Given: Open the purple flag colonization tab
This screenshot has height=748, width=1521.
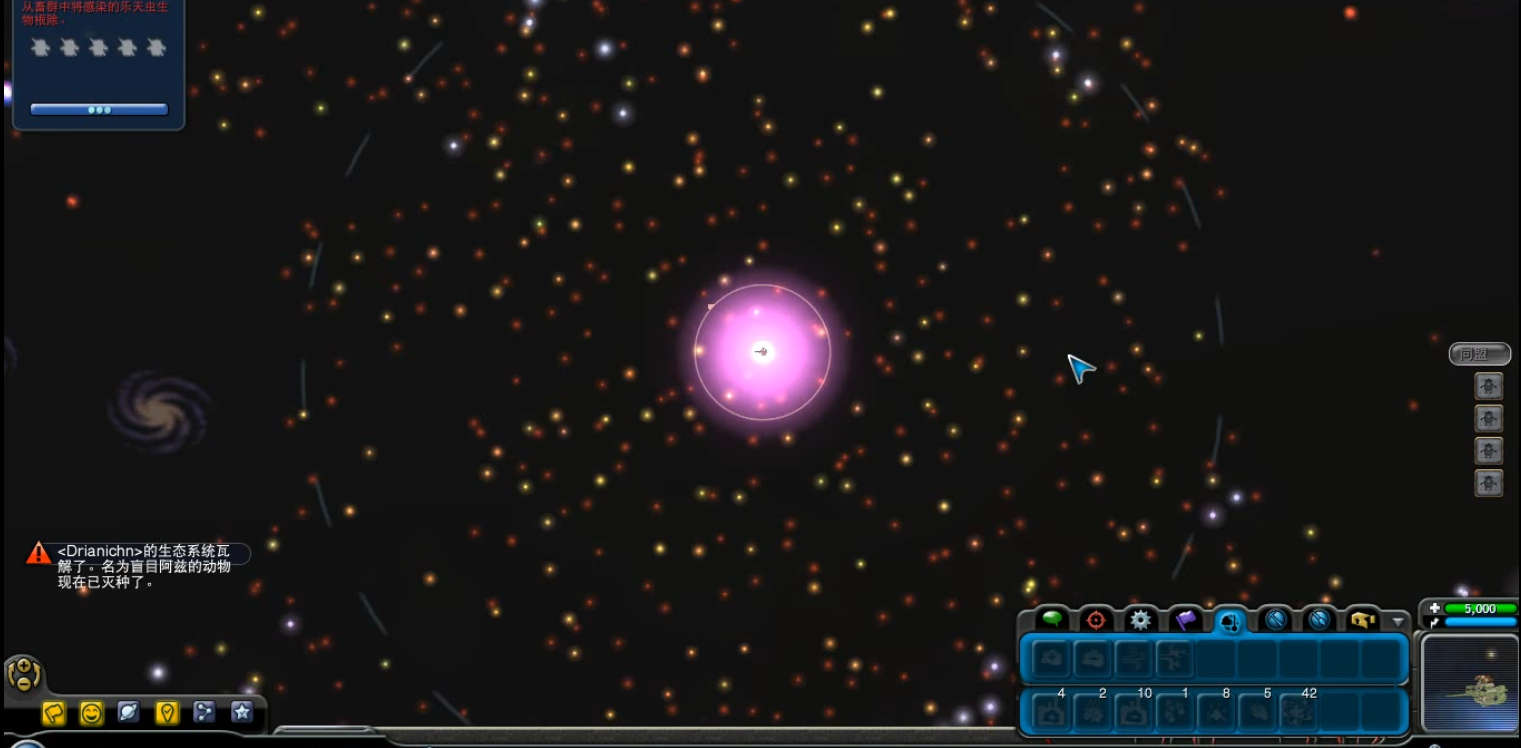Looking at the screenshot, I should [x=1185, y=619].
